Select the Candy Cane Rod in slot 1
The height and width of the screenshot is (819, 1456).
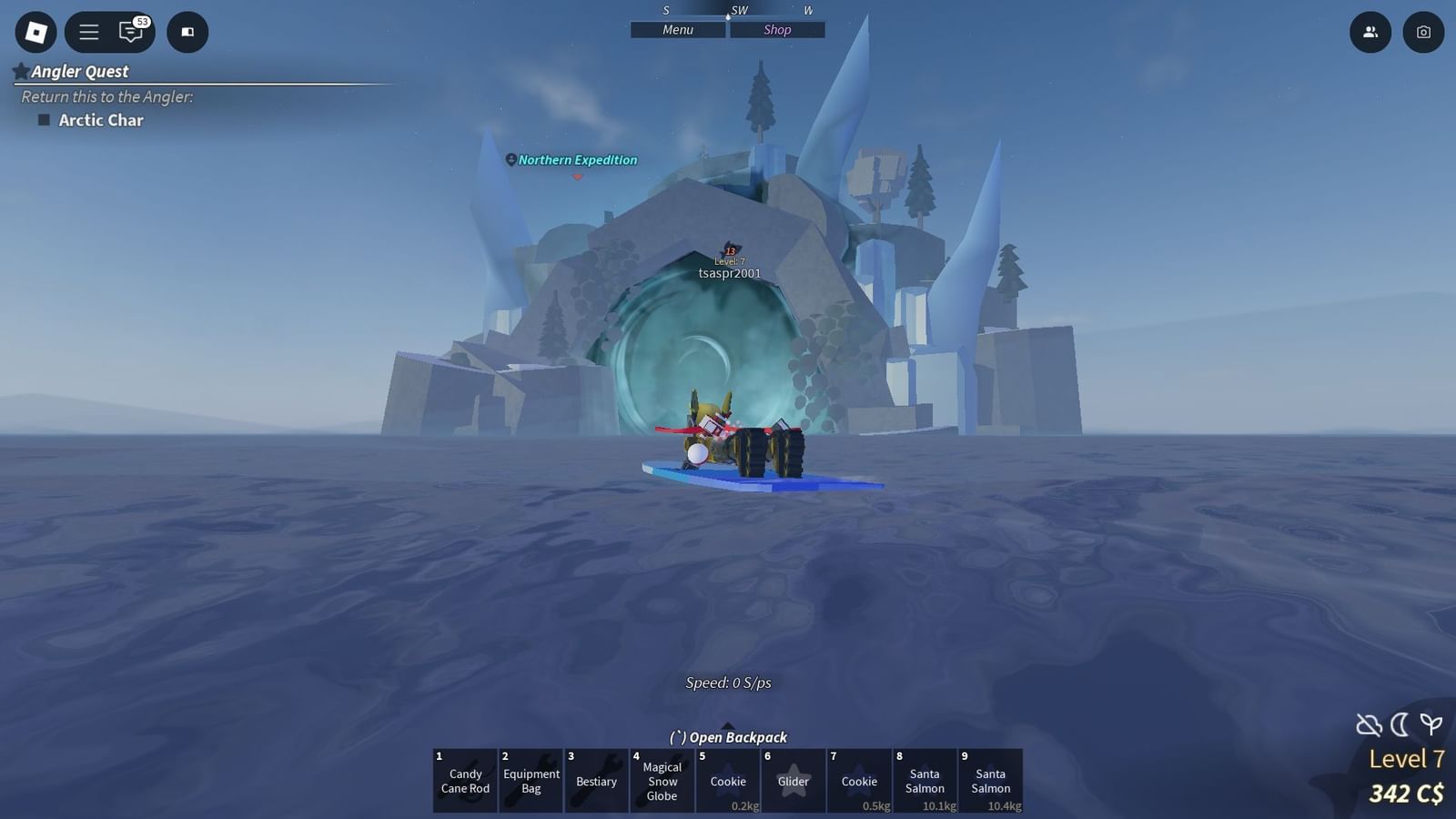(464, 781)
